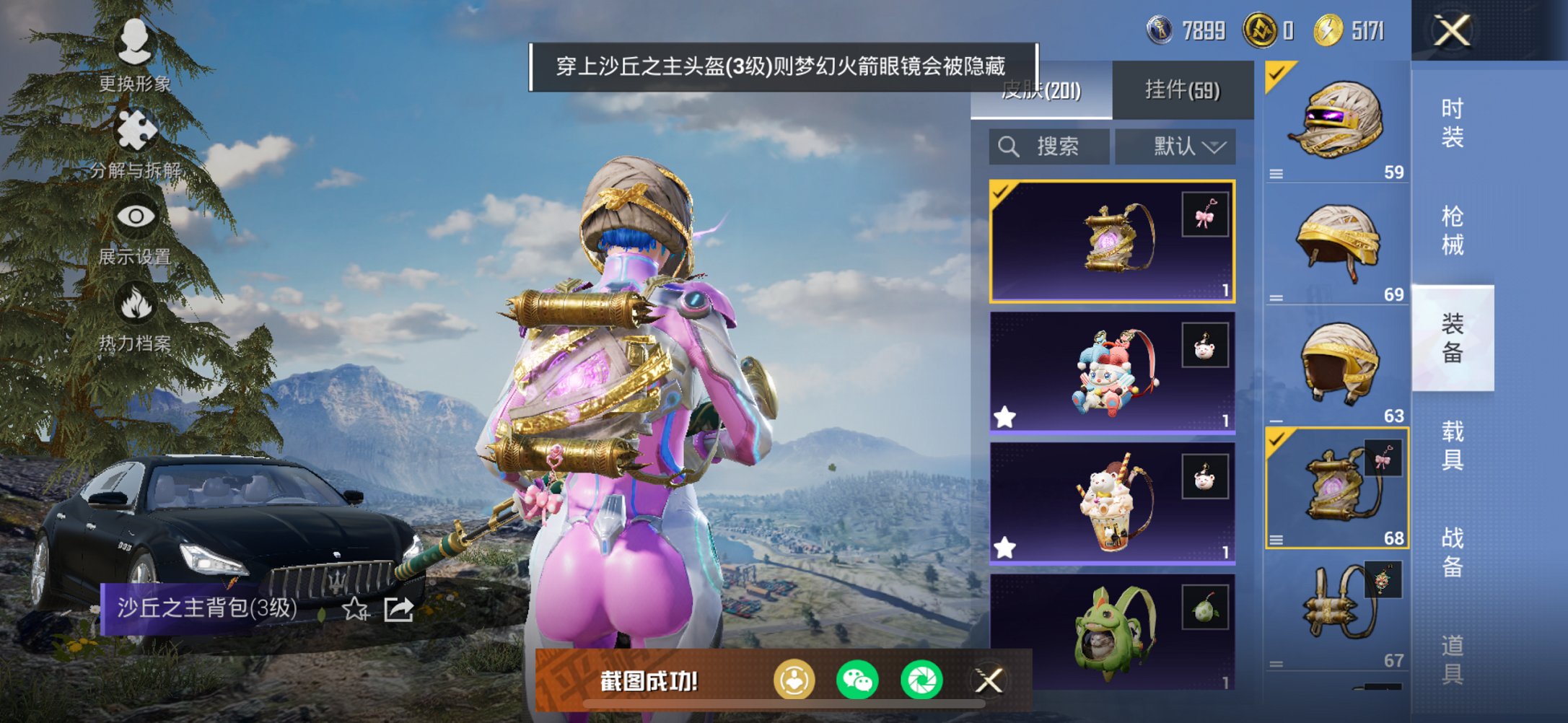This screenshot has width=1568, height=723.
Task: Tap the search magnifier in the skins panel
Action: (x=1008, y=147)
